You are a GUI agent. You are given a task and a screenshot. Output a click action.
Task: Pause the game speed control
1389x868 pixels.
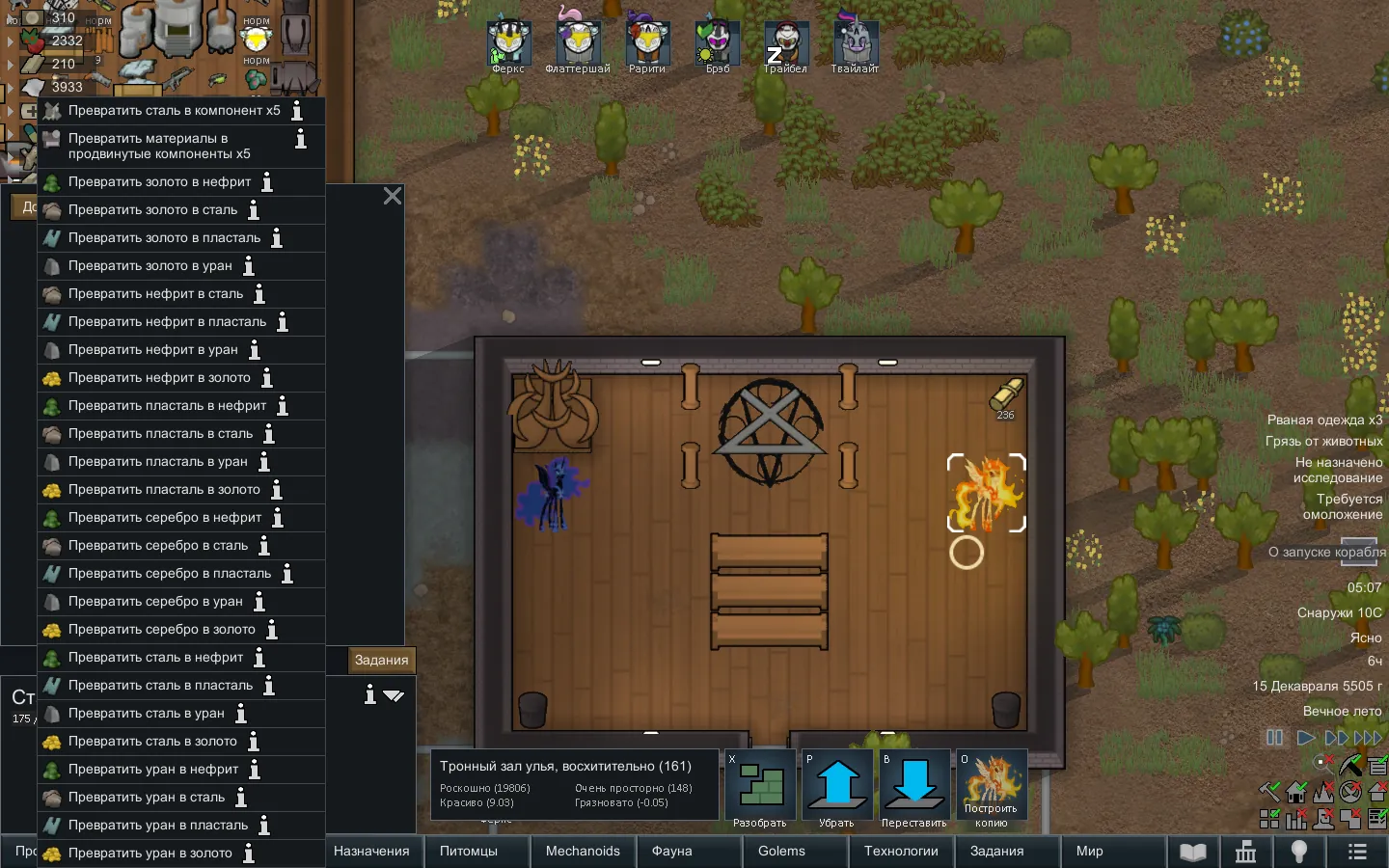click(1274, 738)
